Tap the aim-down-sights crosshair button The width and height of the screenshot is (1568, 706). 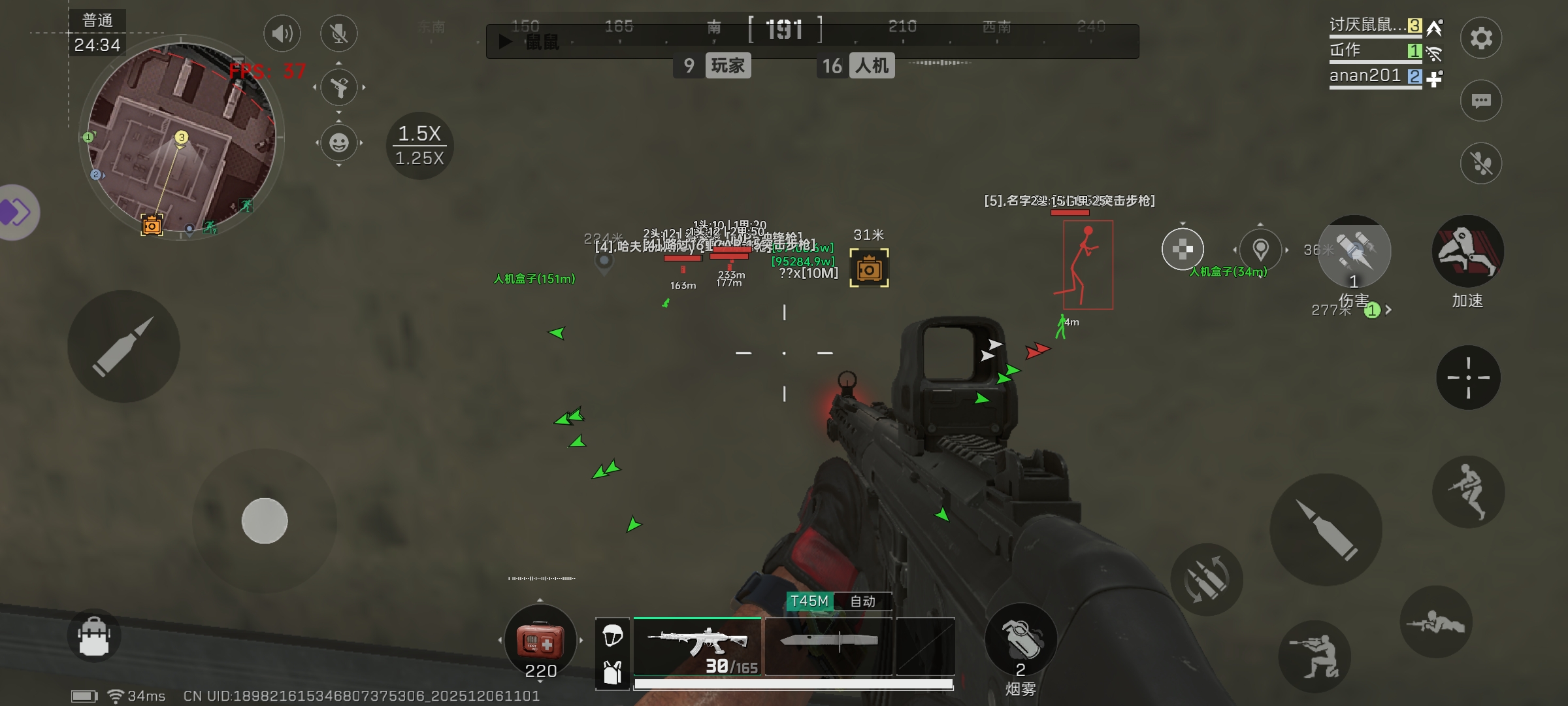pyautogui.click(x=1468, y=377)
